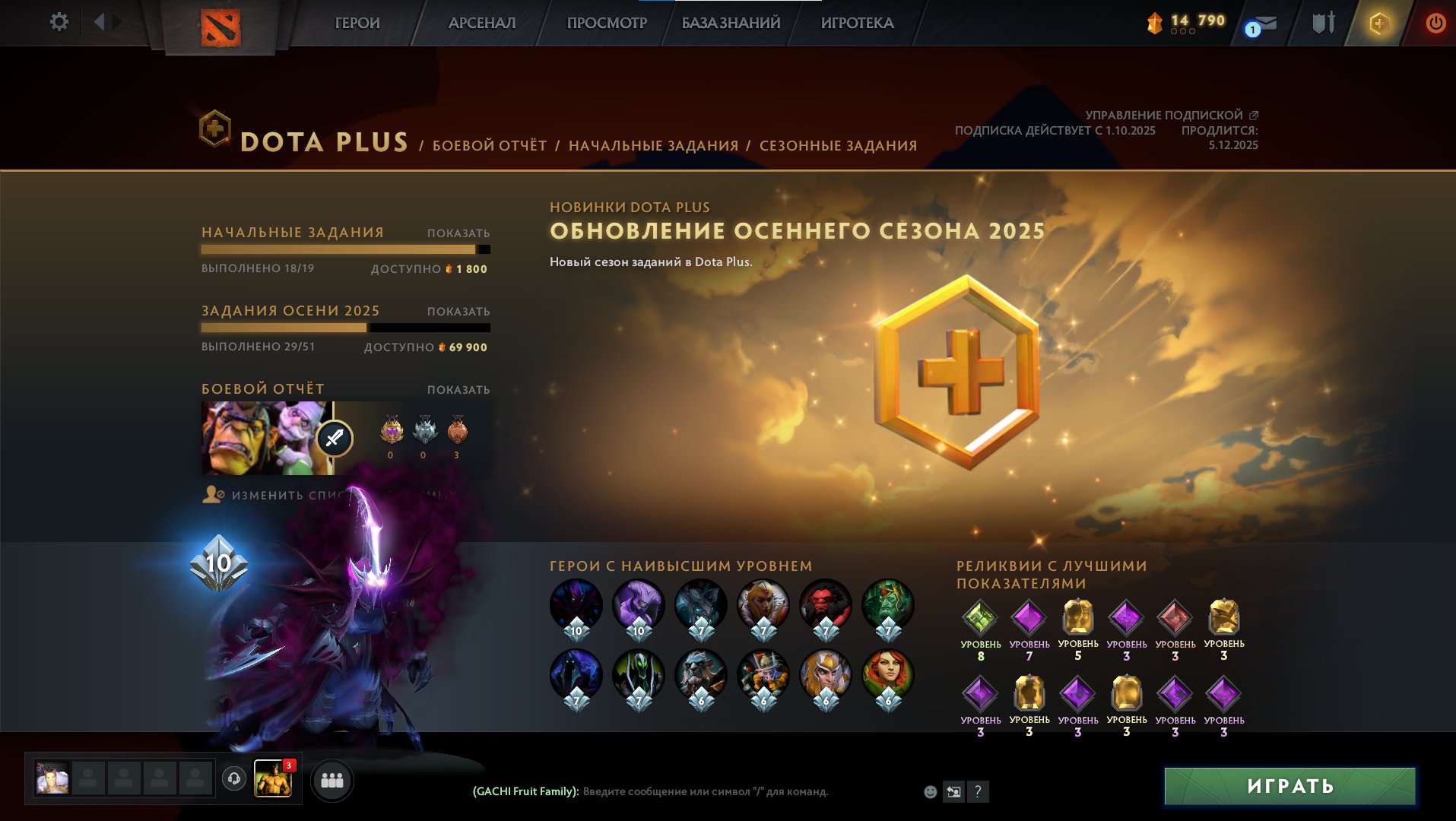Click the crossed-sword icon on the battle report

(333, 438)
